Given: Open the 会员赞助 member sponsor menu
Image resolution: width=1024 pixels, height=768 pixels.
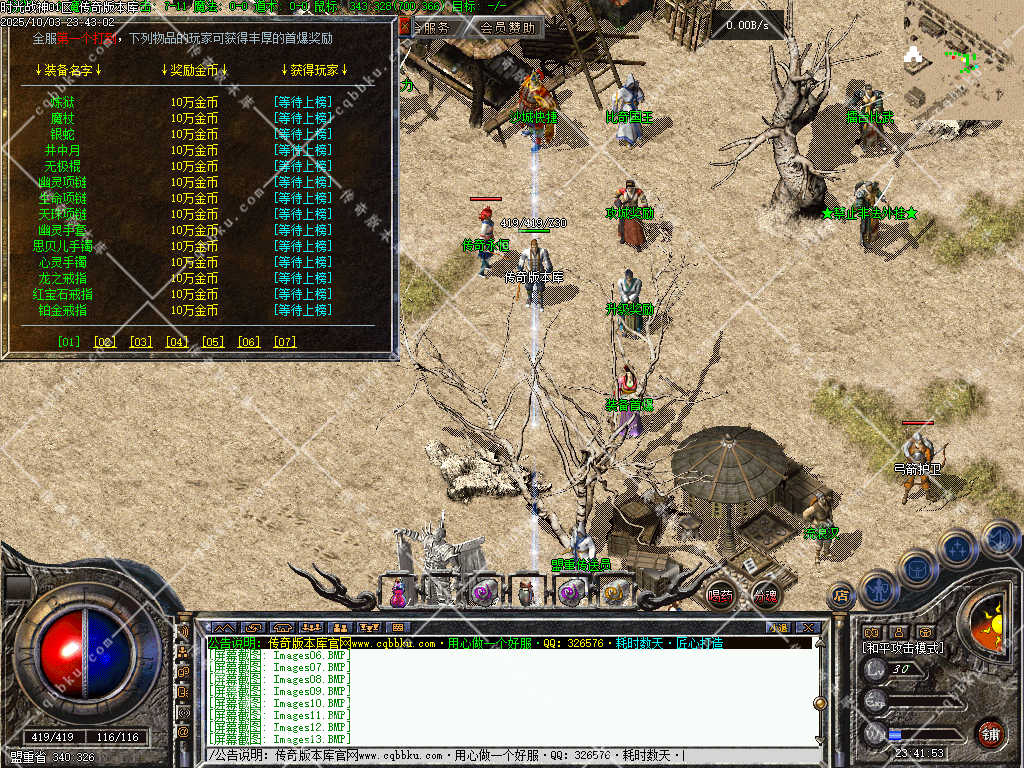Looking at the screenshot, I should (x=507, y=28).
